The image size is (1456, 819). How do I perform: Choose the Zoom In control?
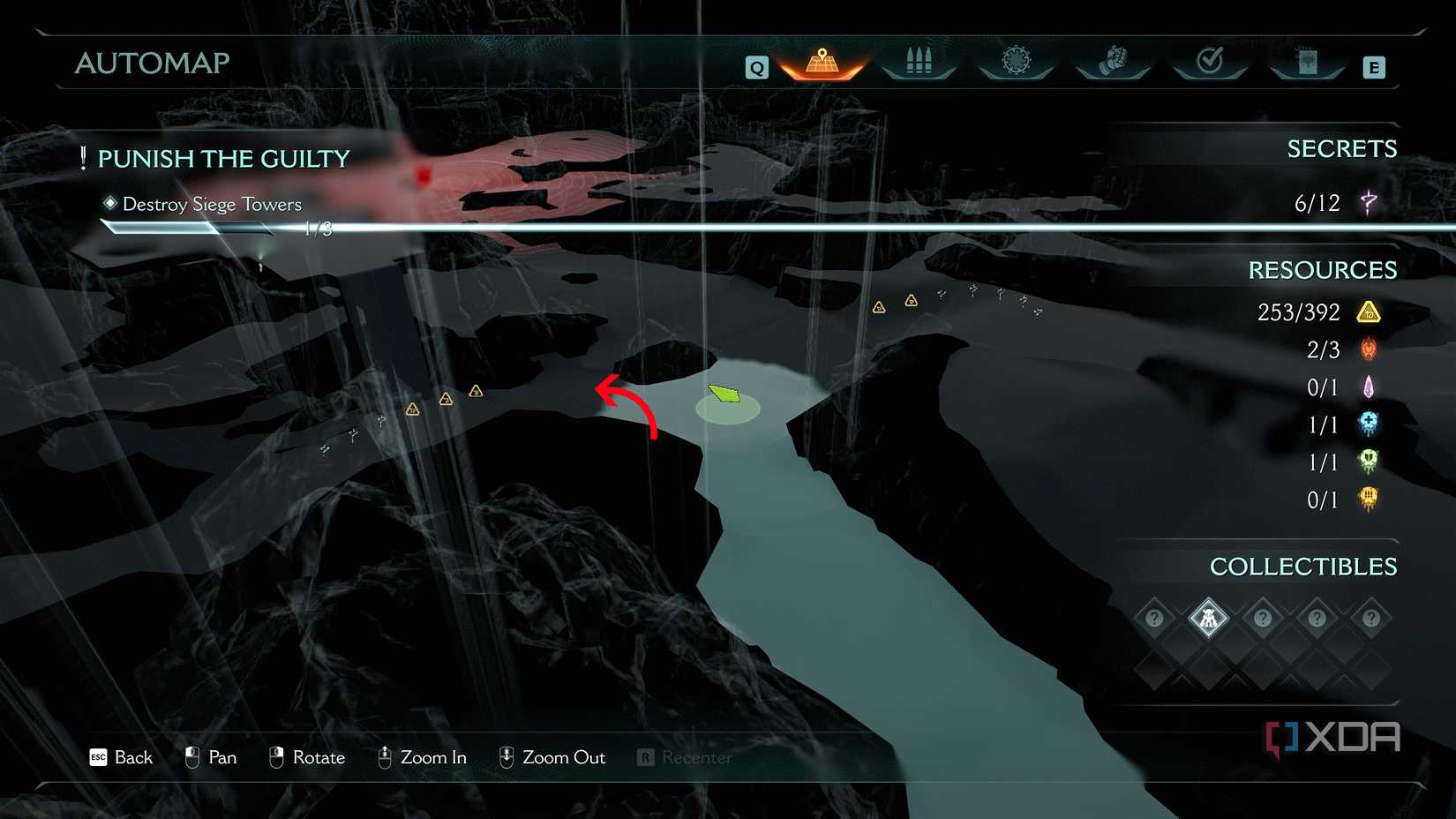(x=422, y=757)
